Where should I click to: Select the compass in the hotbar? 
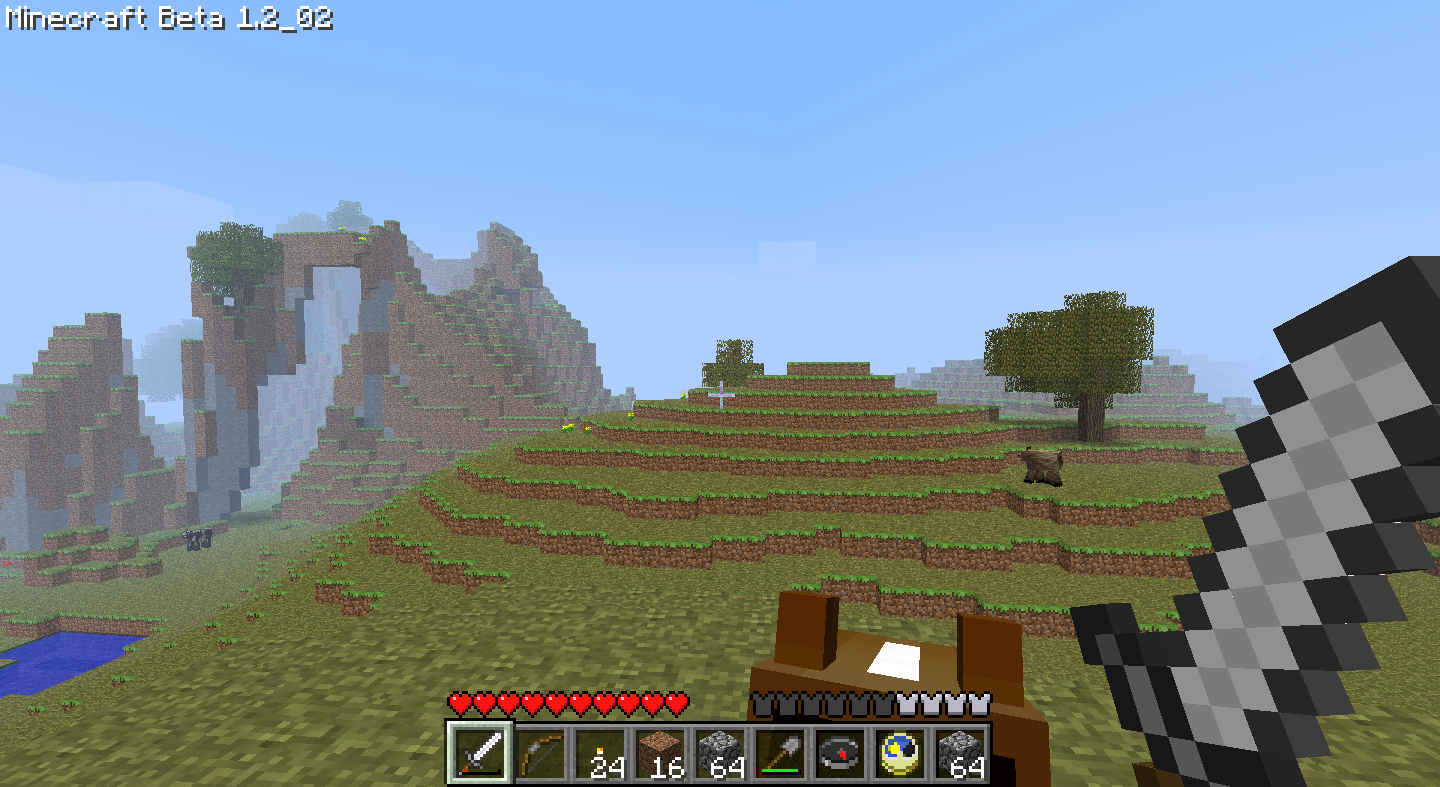[838, 757]
